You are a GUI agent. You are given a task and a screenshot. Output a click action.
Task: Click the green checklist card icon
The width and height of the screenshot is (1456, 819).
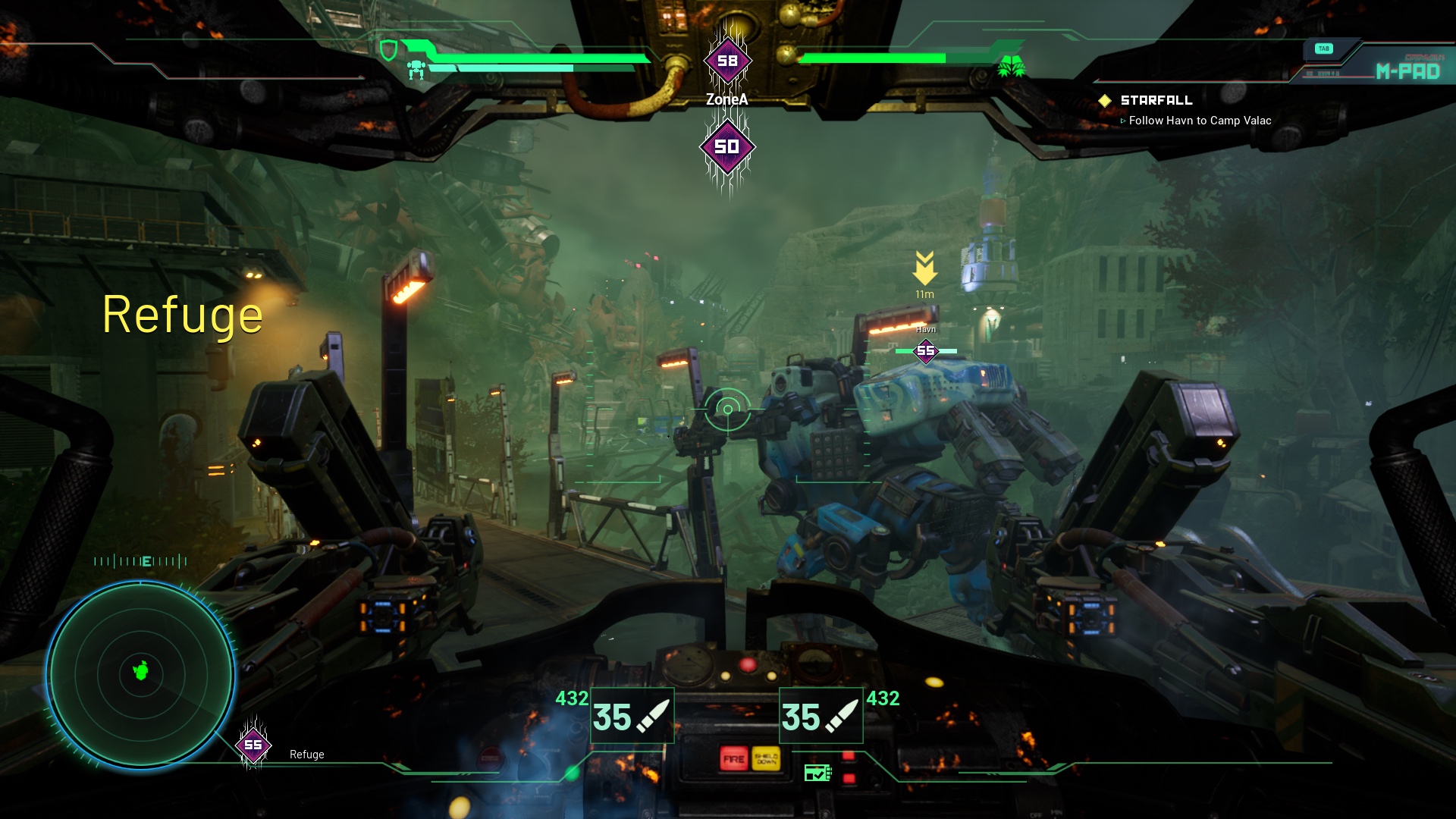[x=817, y=773]
